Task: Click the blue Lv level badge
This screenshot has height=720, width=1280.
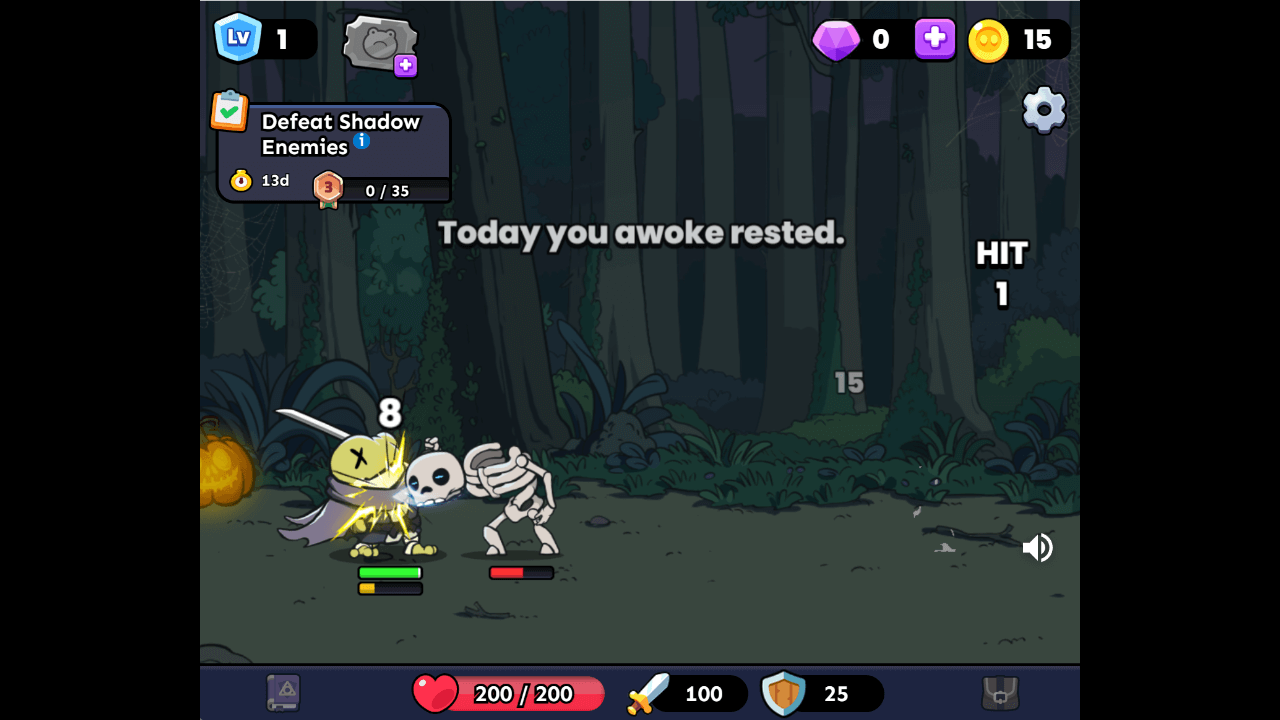Action: [x=238, y=39]
